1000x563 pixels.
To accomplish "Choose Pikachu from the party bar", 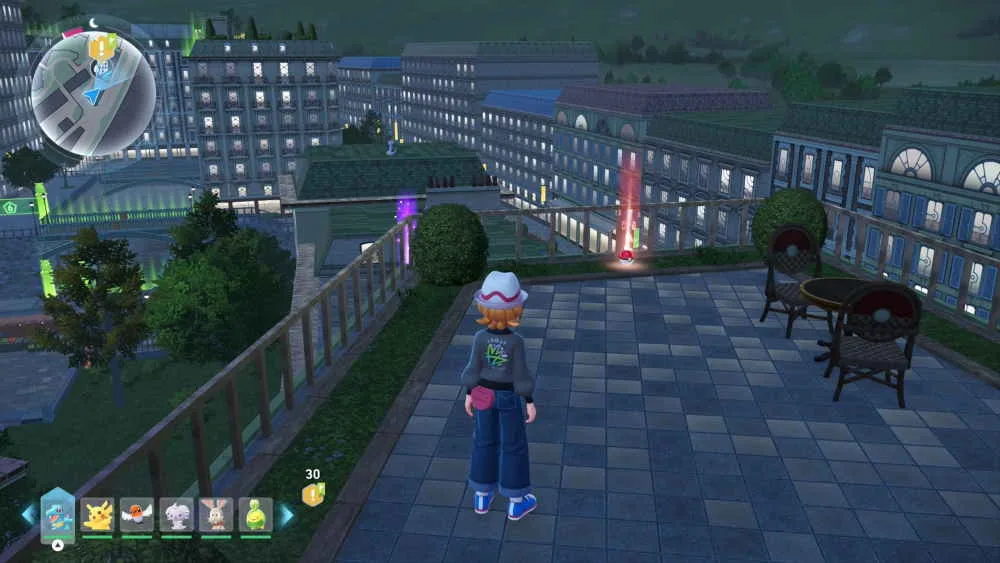I will [x=97, y=514].
